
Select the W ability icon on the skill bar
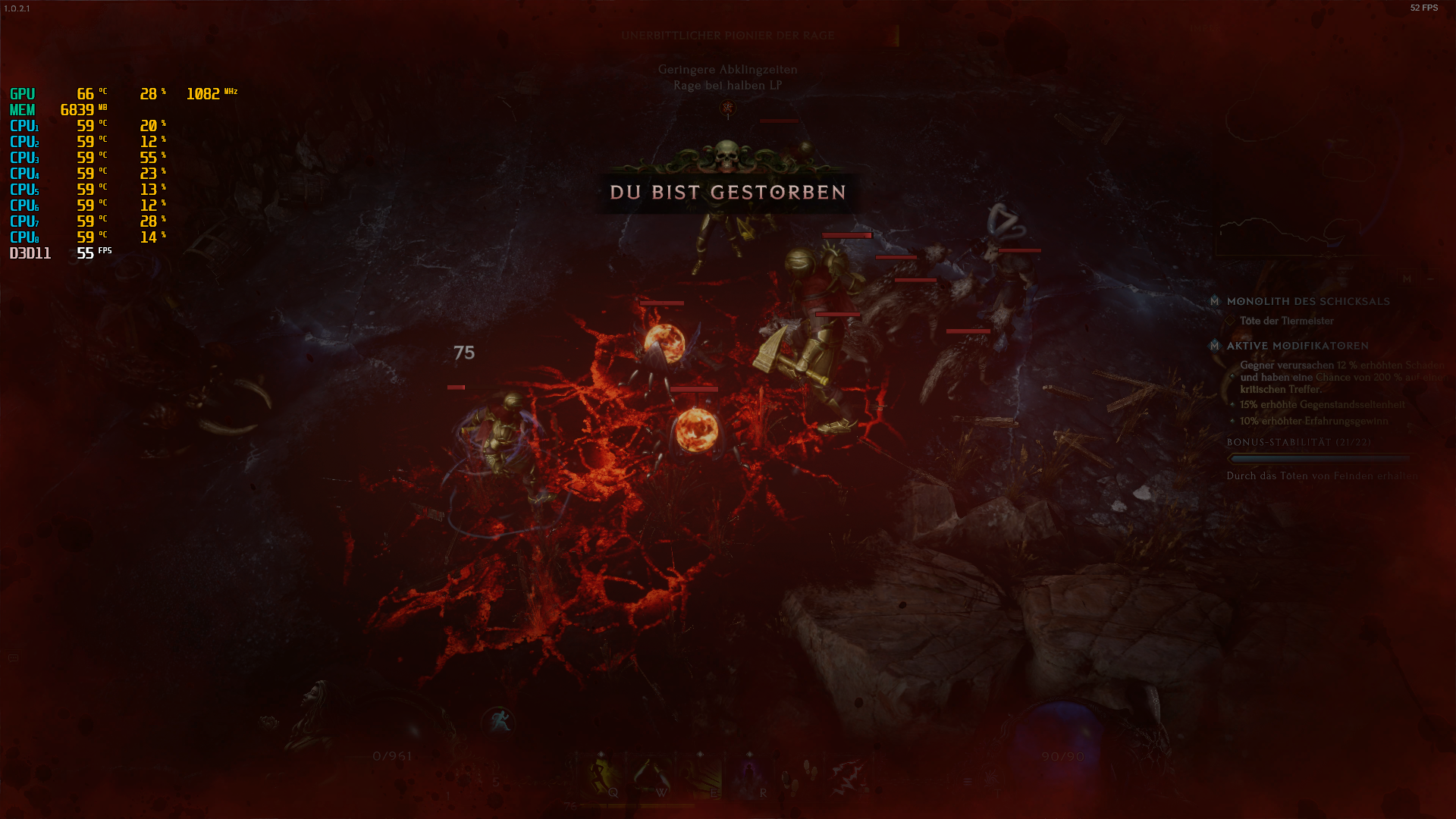[x=652, y=776]
